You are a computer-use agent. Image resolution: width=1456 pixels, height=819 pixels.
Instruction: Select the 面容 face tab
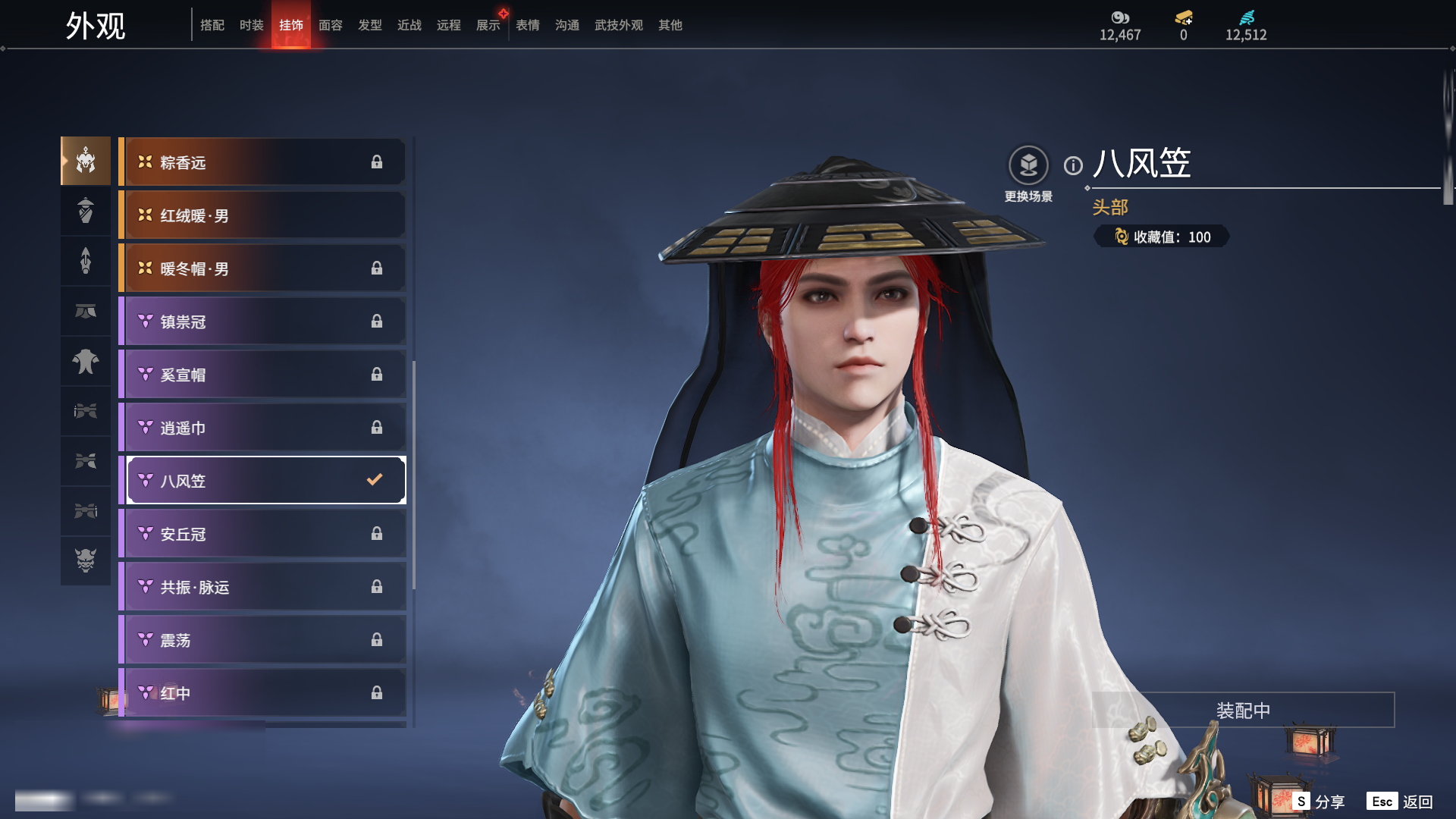[x=331, y=25]
